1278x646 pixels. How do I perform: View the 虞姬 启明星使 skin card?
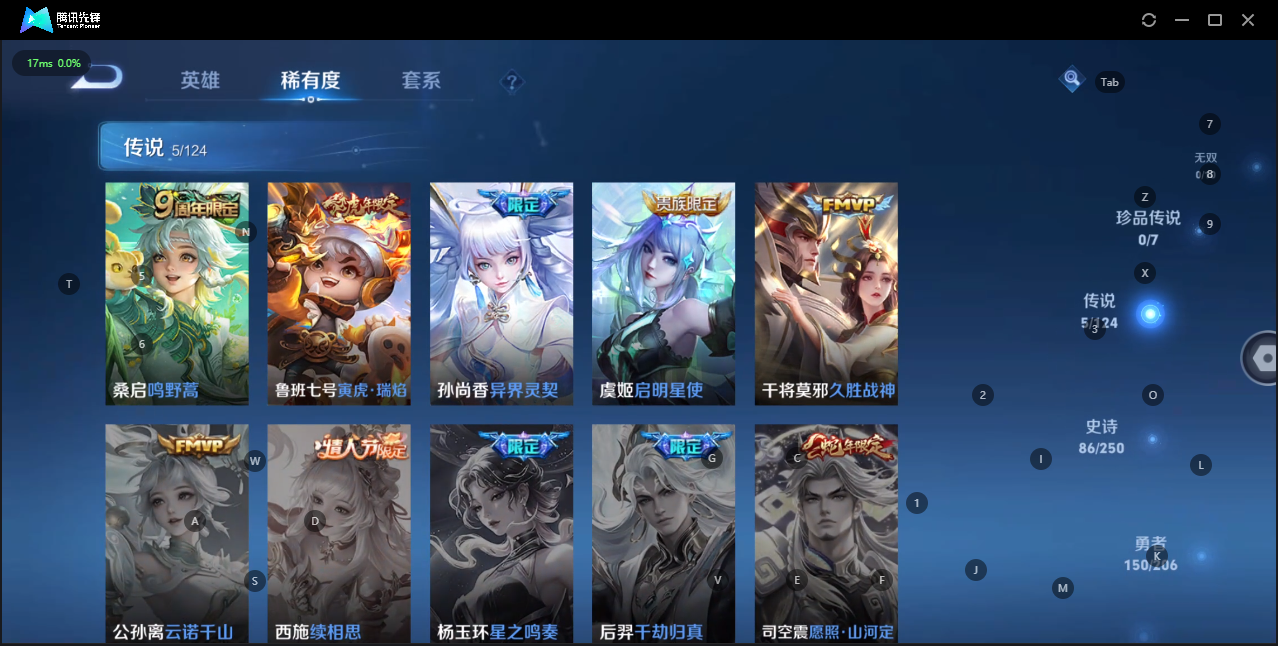pyautogui.click(x=663, y=293)
